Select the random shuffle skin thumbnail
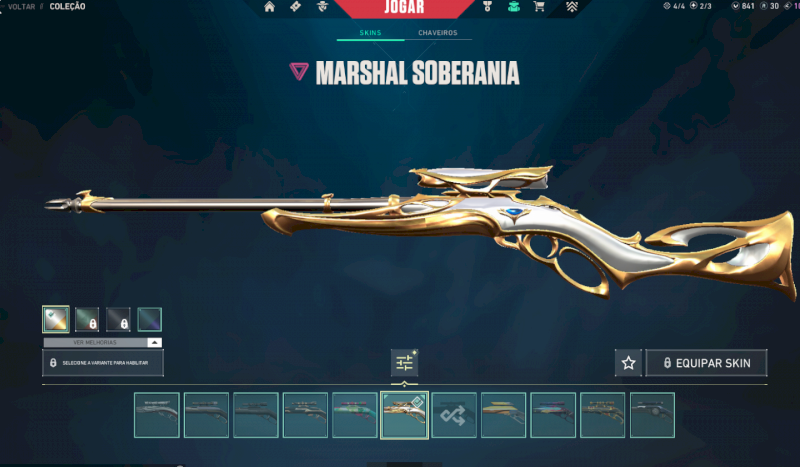This screenshot has width=800, height=467. pos(454,415)
